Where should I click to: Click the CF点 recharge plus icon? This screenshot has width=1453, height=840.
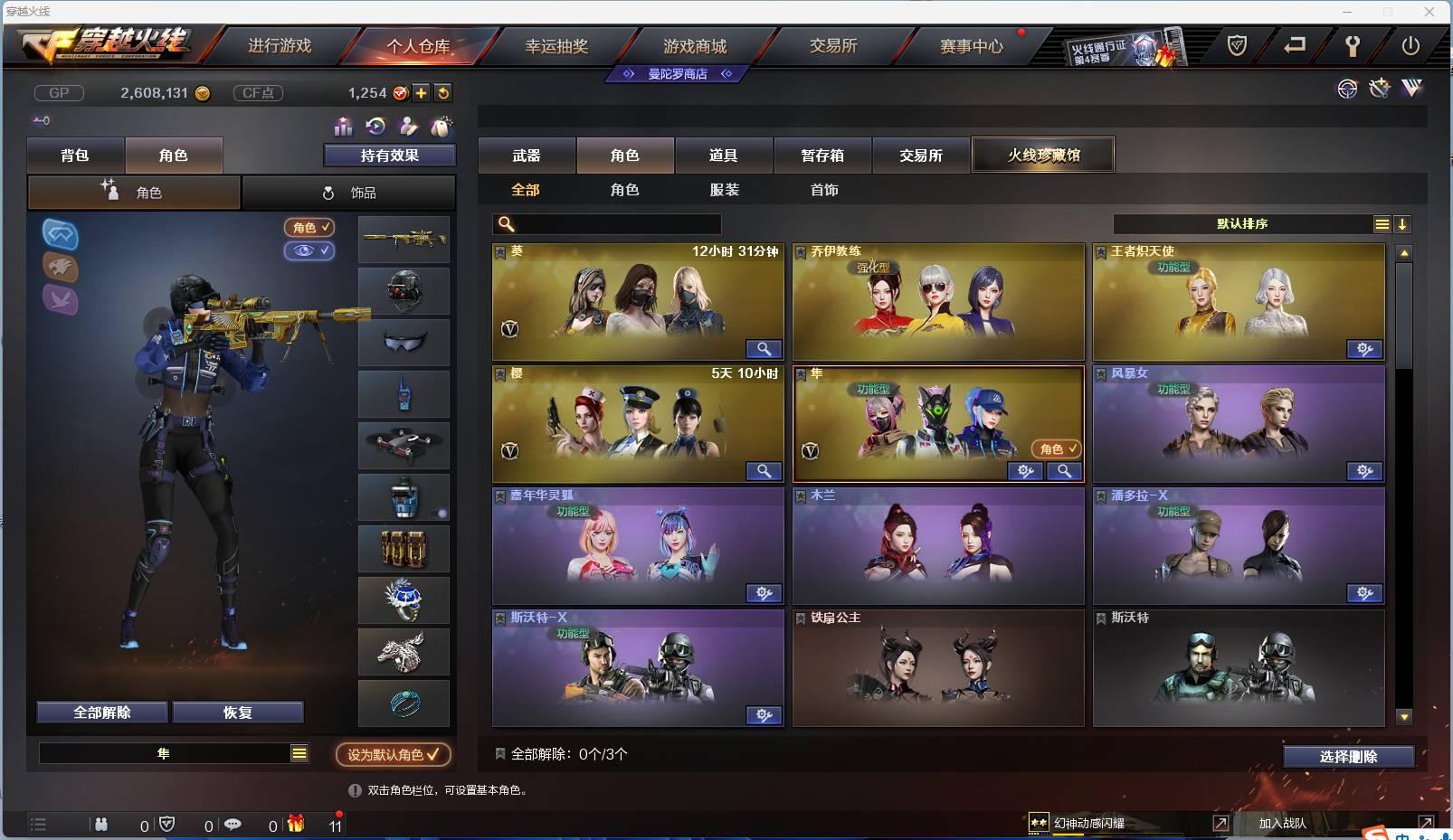(x=422, y=92)
